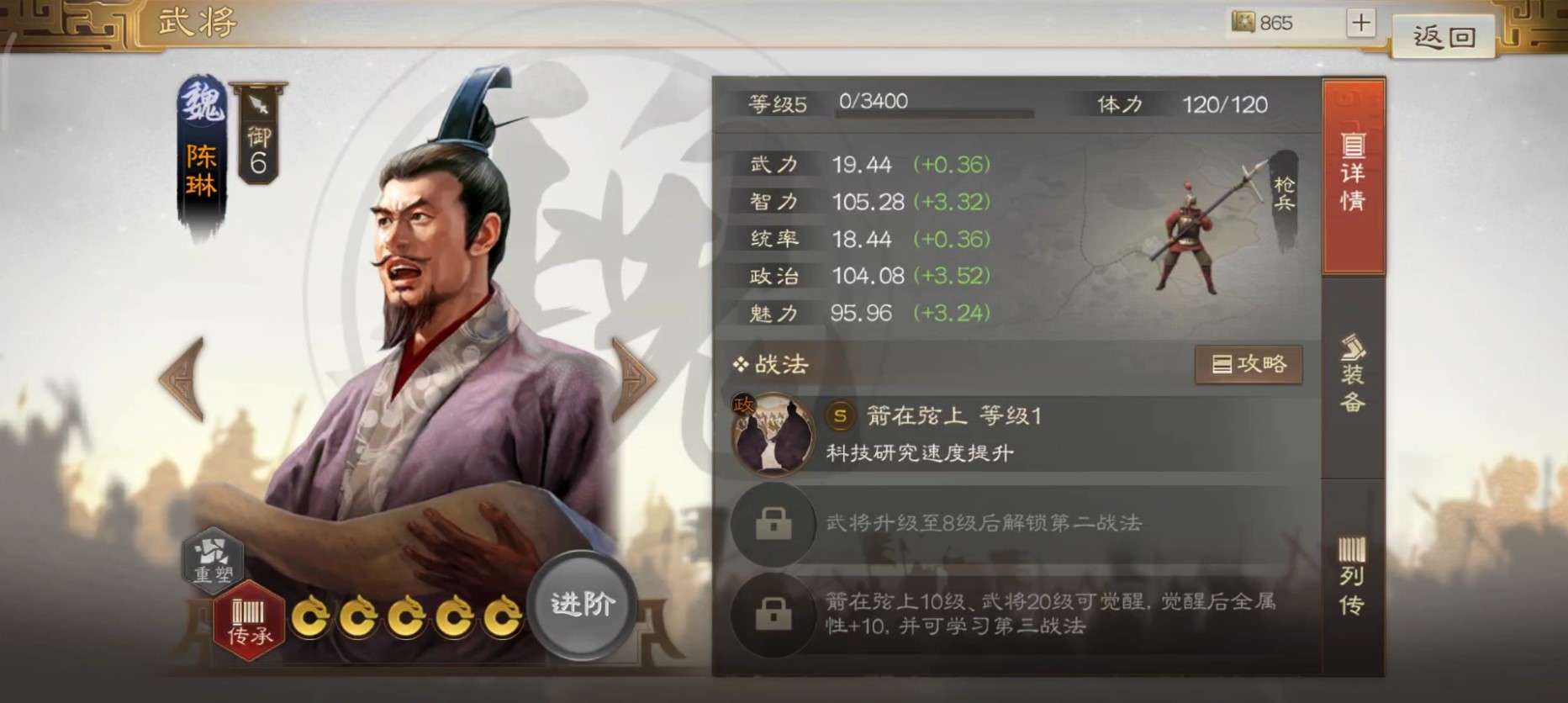Click the spear banner icon near 御6
The image size is (1568, 703).
(259, 103)
